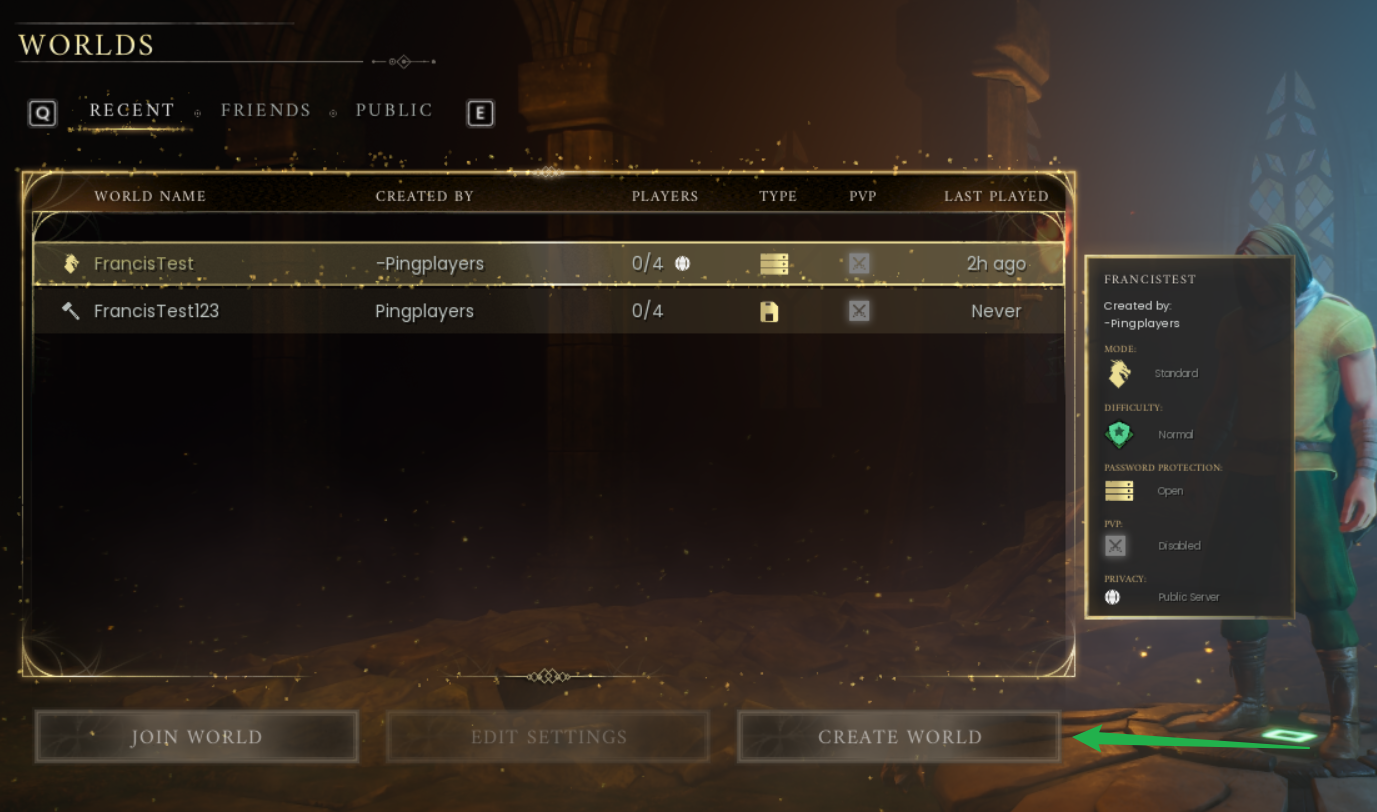Show the Public worlds tab
Viewport: 1377px width, 812px height.
point(394,110)
